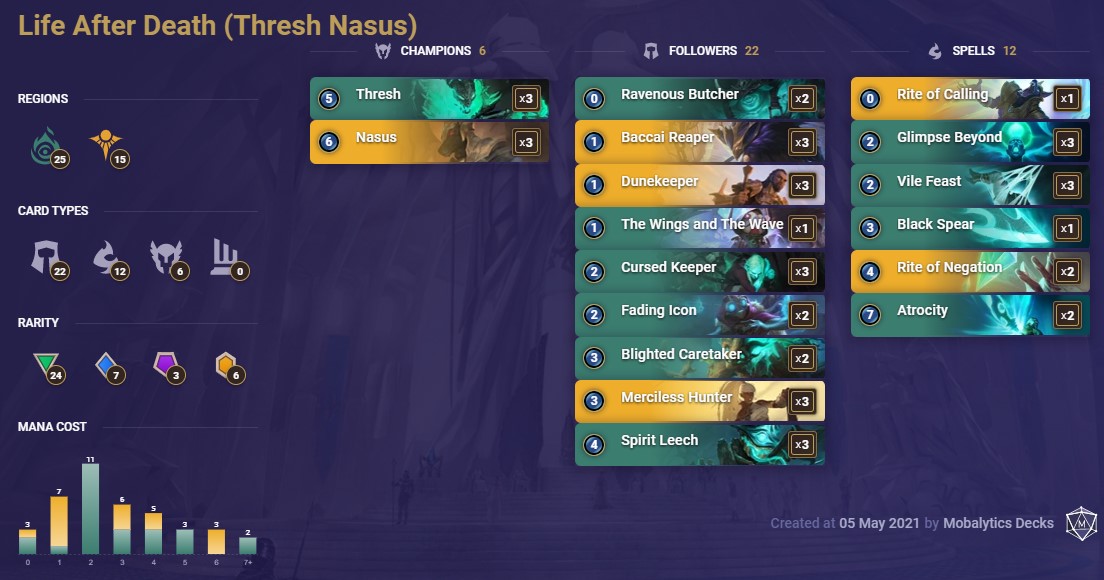Choose the Vile Feast spell card
The height and width of the screenshot is (580, 1104).
(970, 185)
